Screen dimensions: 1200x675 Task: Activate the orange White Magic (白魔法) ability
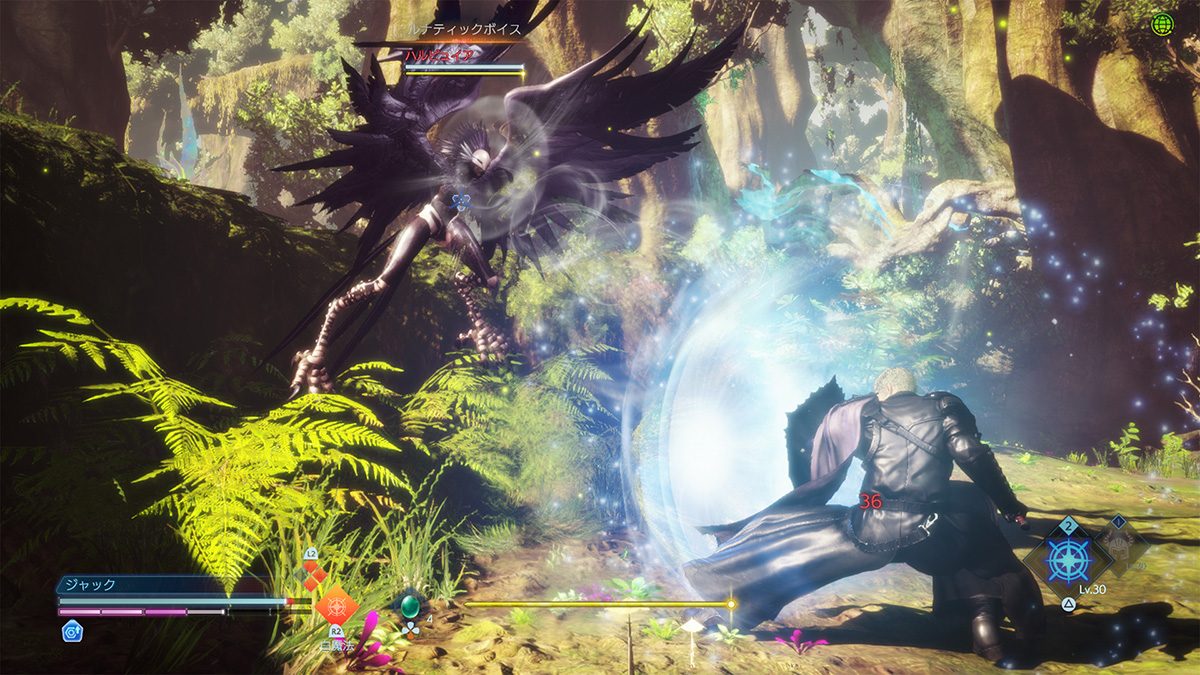pyautogui.click(x=335, y=605)
